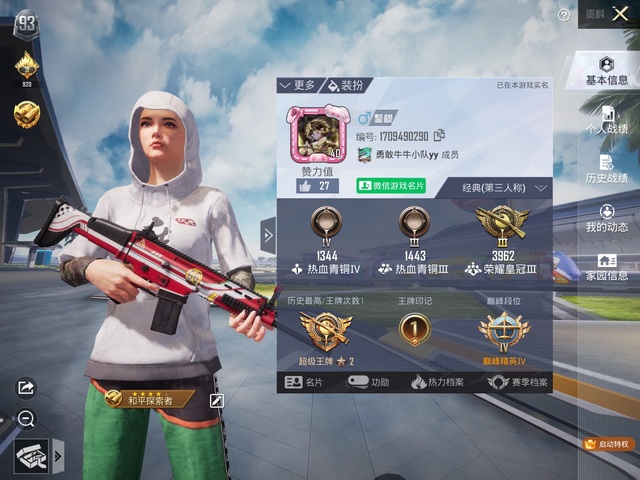Zoom out with magnifier icon
Screen dimensions: 640x480
point(26,419)
